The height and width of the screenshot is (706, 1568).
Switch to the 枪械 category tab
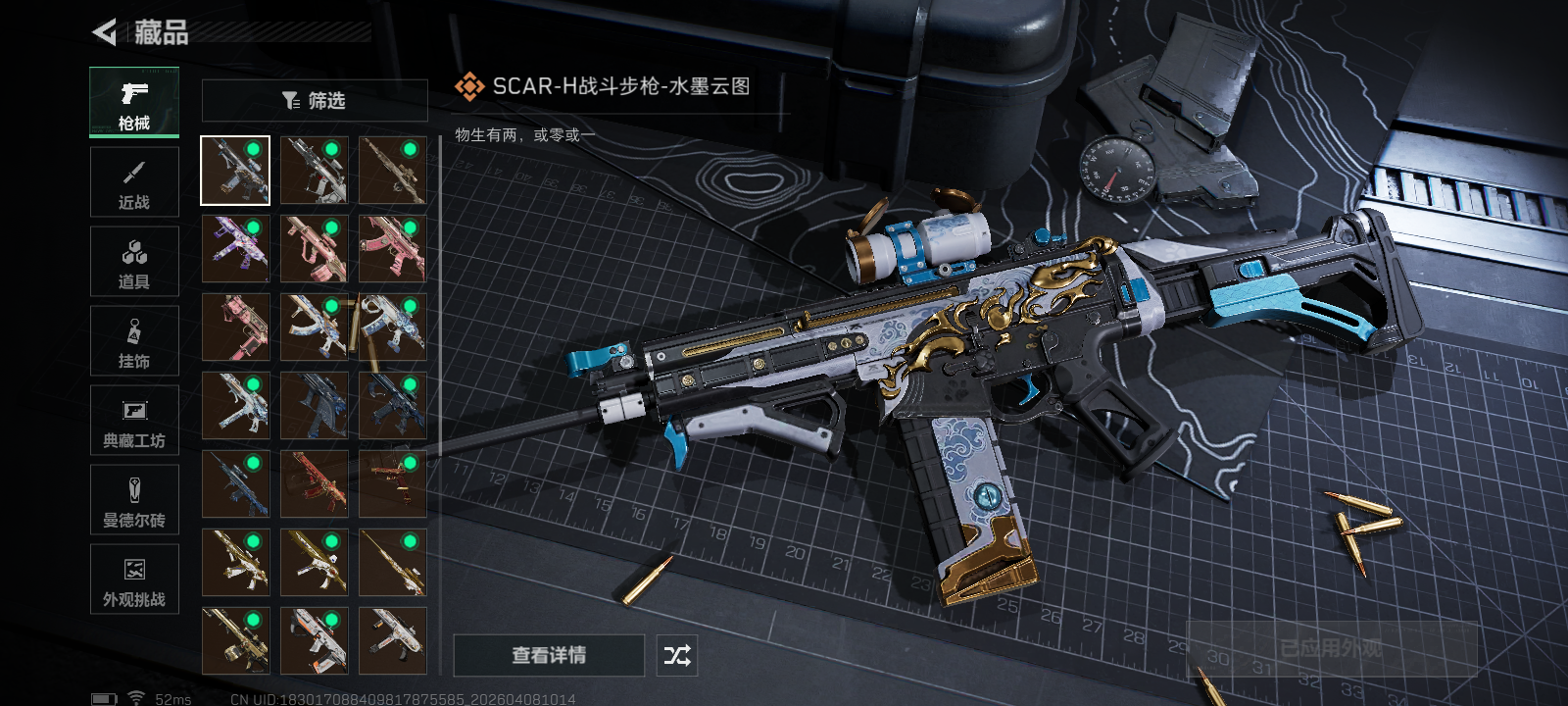pos(134,103)
